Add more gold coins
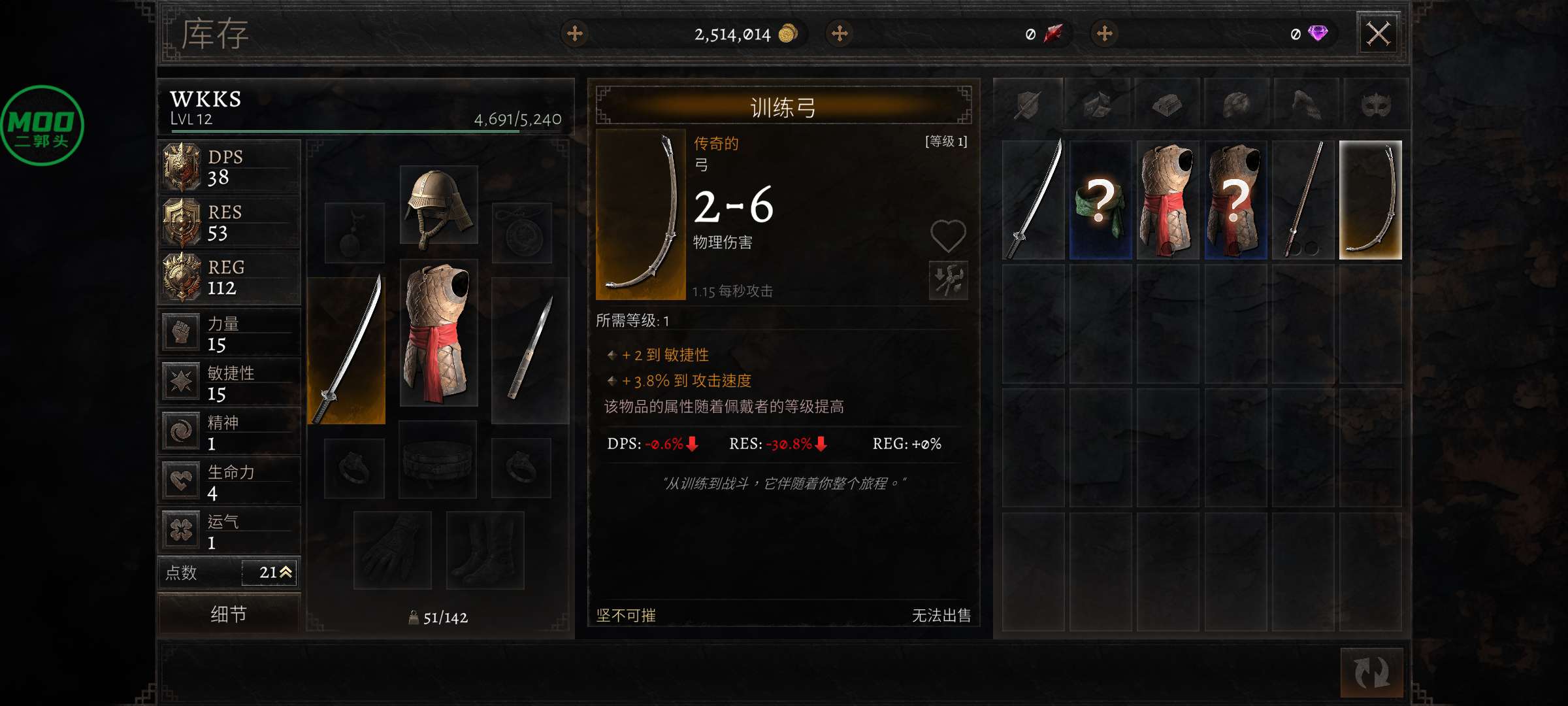Viewport: 1568px width, 706px height. point(575,33)
